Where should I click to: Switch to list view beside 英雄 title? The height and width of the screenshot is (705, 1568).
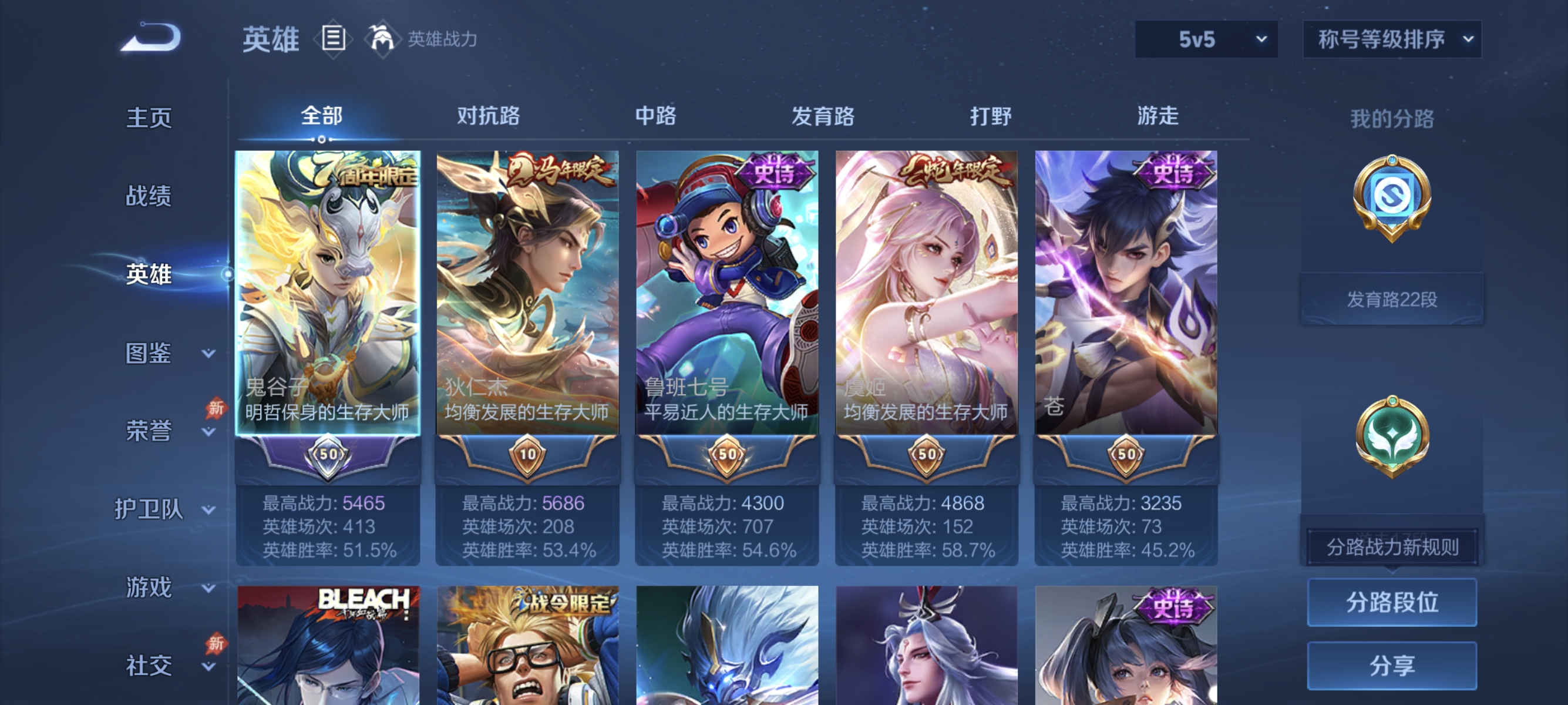(332, 38)
